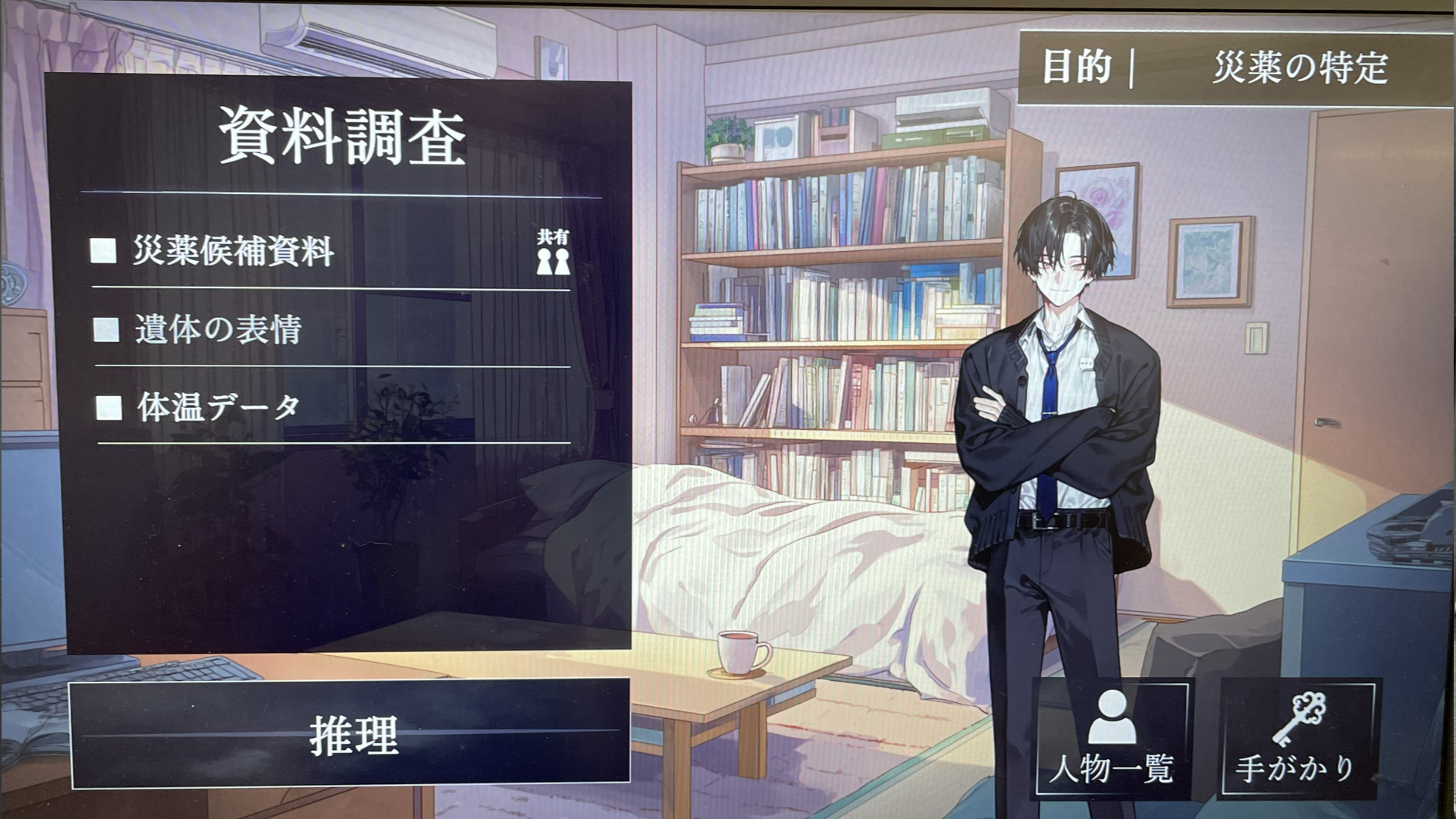1456x819 pixels.
Task: Open the 災薬候補資料 document entry
Action: 234,252
